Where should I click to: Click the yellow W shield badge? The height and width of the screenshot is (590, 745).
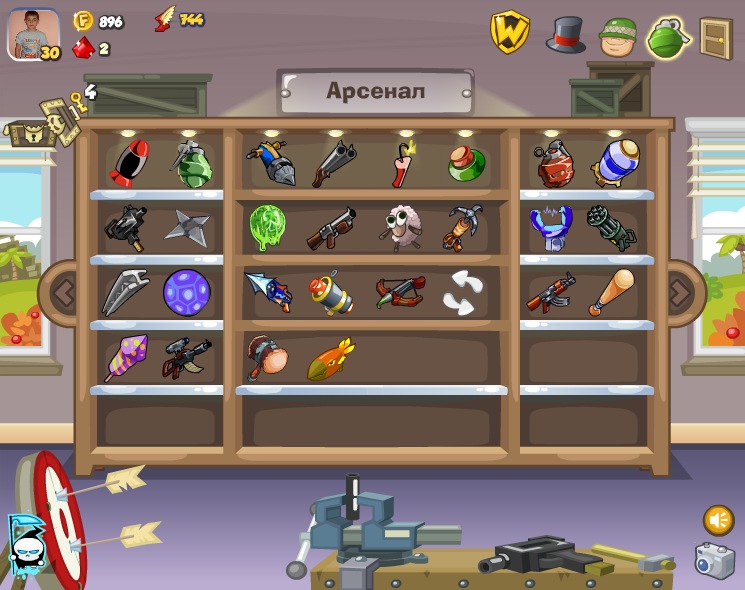pyautogui.click(x=509, y=33)
